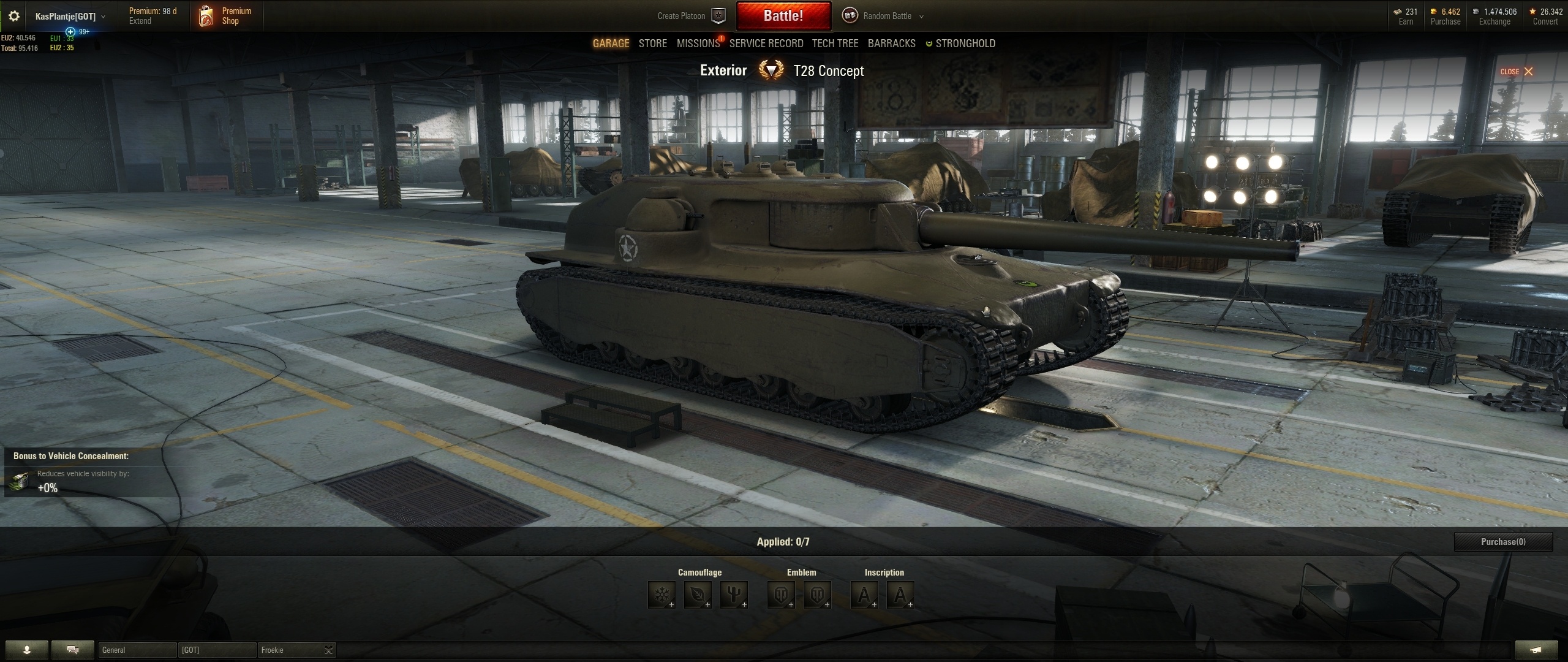The image size is (1568, 662).
Task: Start a battle with the Battle! button
Action: tap(783, 16)
